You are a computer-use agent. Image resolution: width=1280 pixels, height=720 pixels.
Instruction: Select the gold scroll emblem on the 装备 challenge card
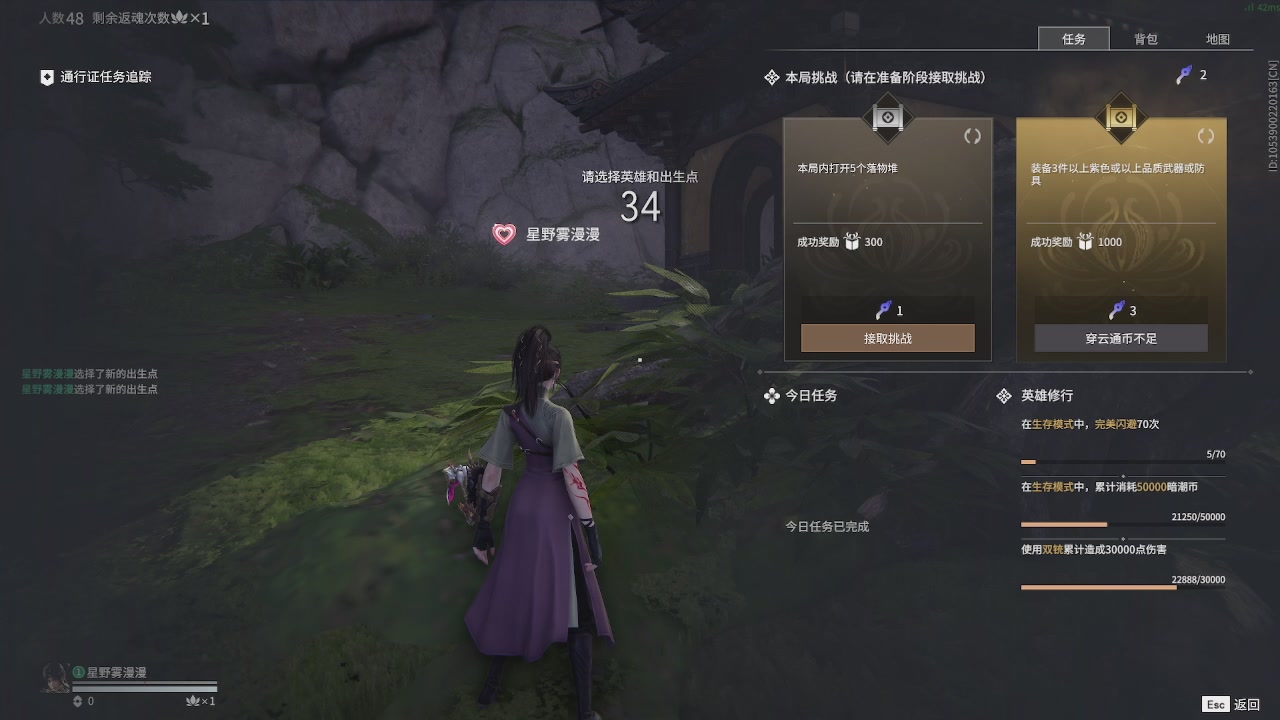(1120, 118)
